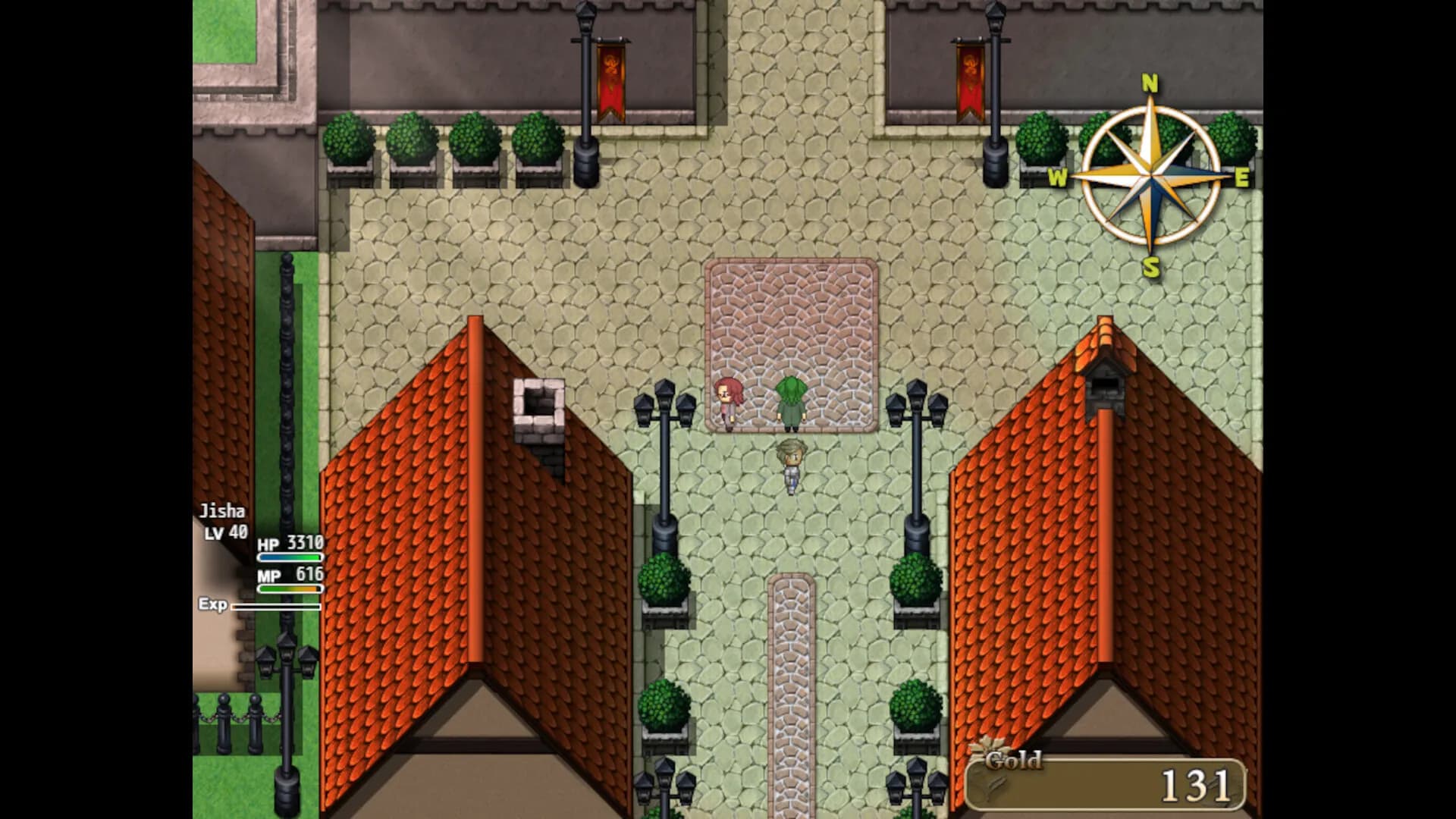Image resolution: width=1456 pixels, height=819 pixels.
Task: Click the Jisha LV 40 name label
Action: 224,522
